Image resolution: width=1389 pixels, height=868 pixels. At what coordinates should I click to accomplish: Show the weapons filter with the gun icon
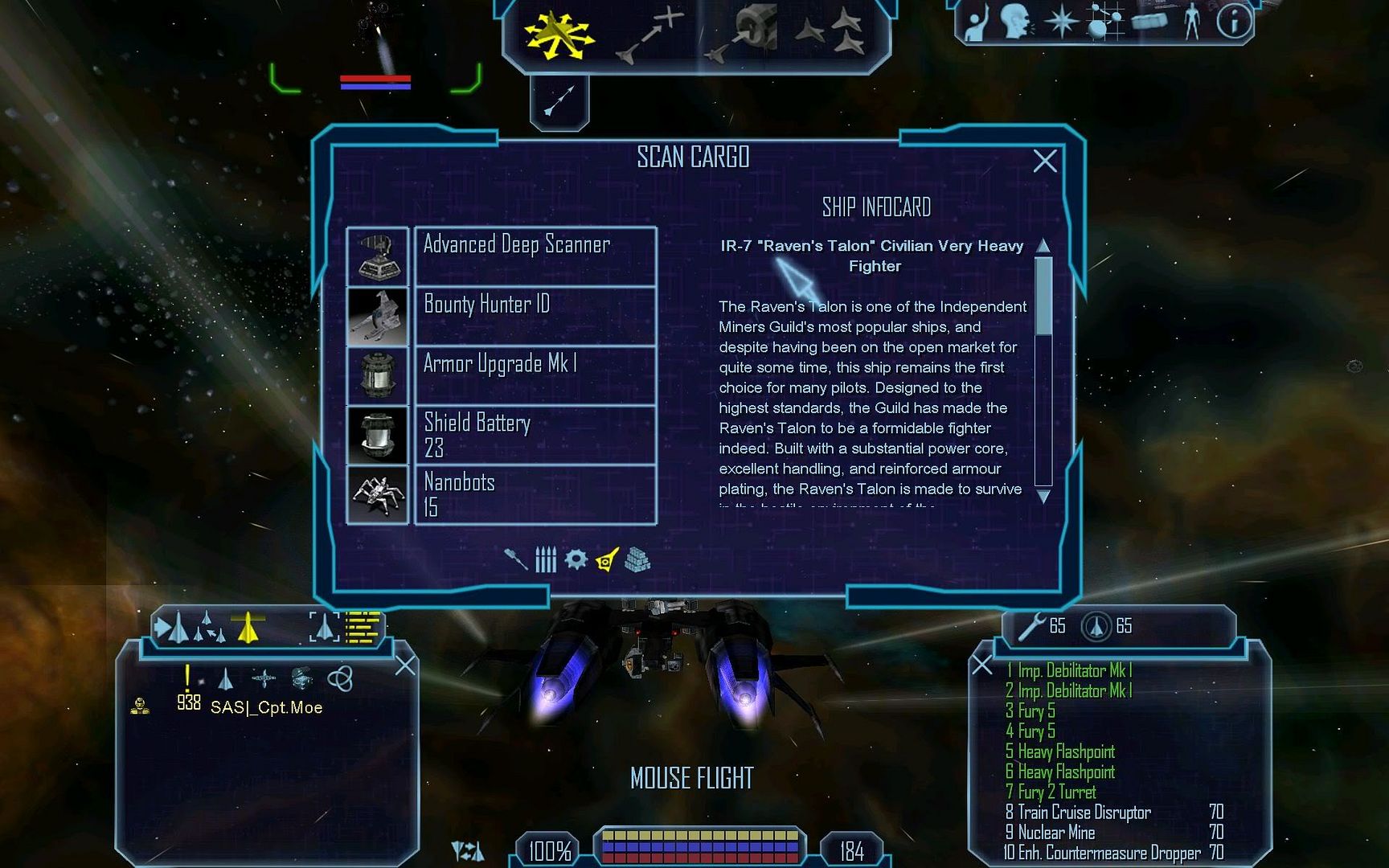[515, 559]
